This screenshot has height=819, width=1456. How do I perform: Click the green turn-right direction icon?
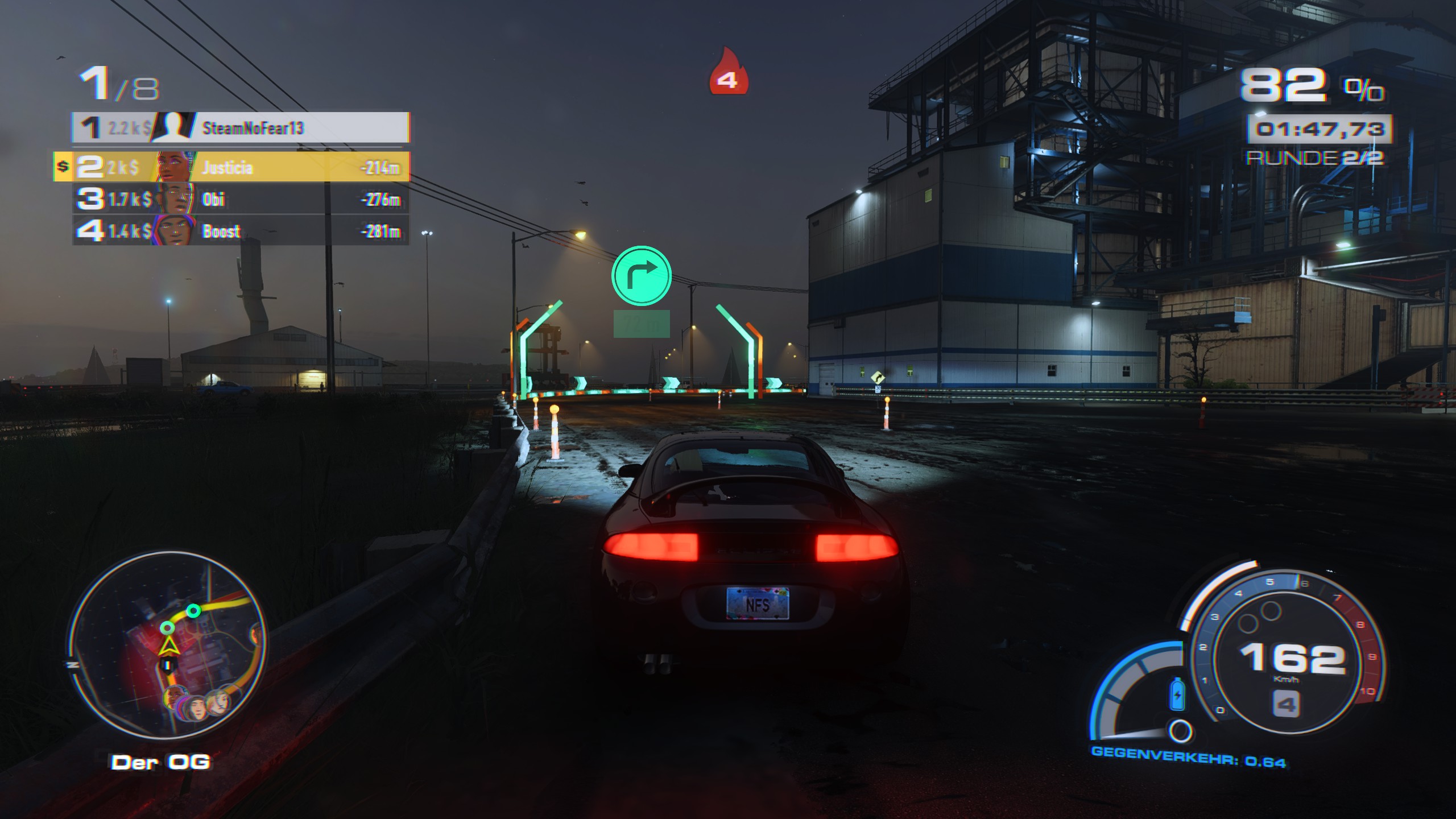[x=642, y=275]
